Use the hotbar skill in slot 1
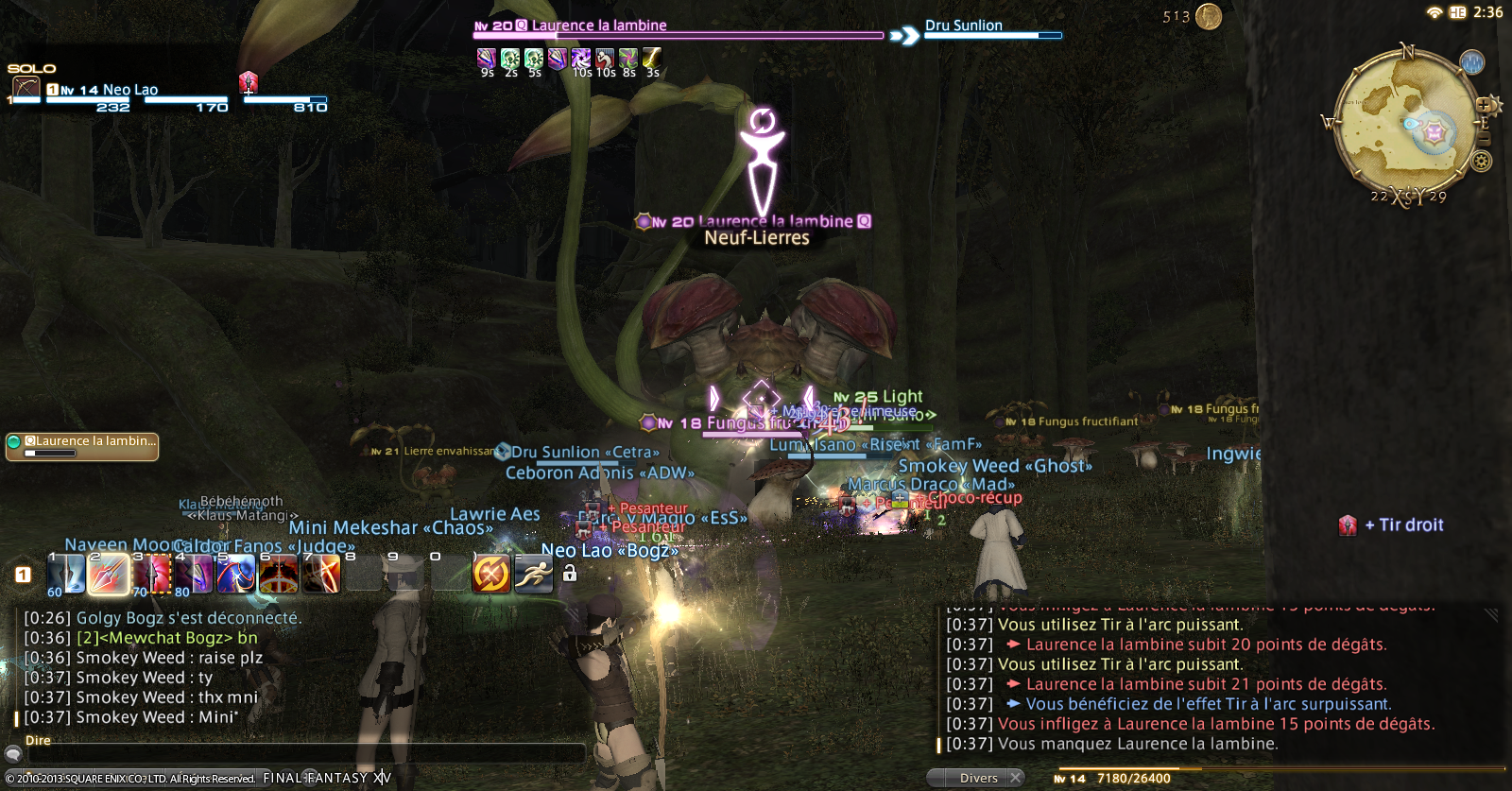The height and width of the screenshot is (791, 1512). point(66,574)
